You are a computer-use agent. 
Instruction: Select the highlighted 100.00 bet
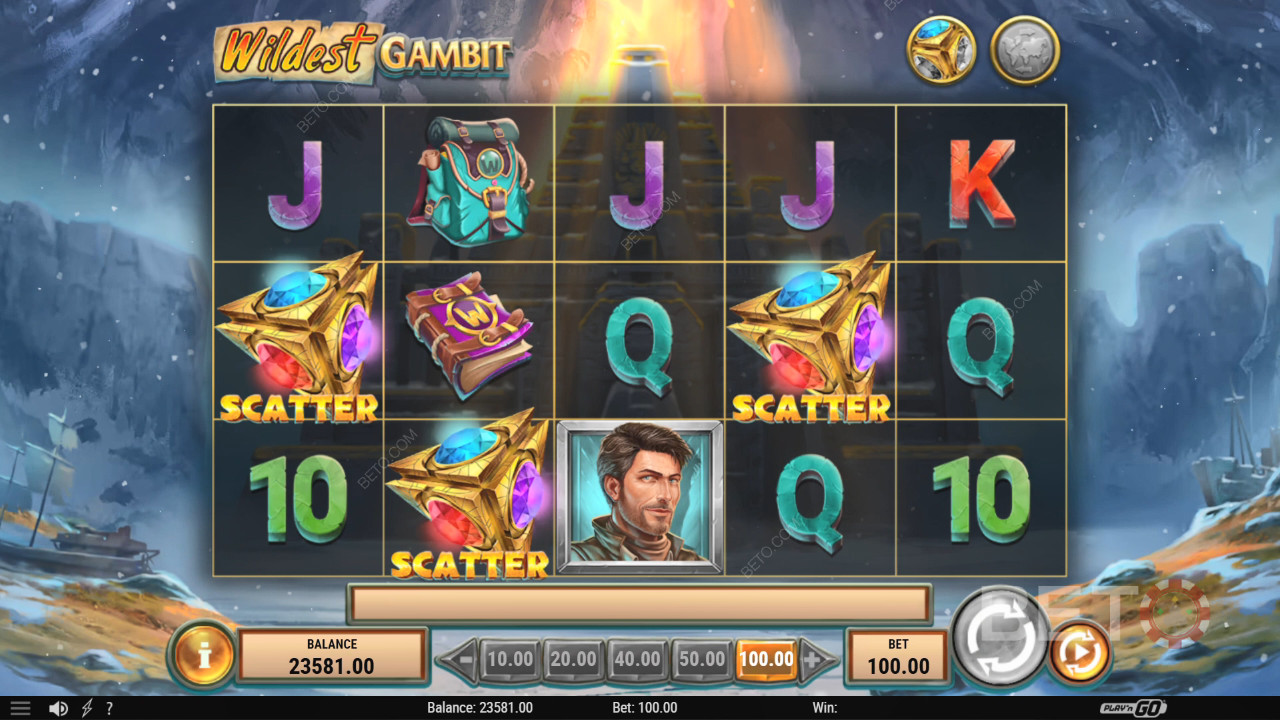point(767,659)
